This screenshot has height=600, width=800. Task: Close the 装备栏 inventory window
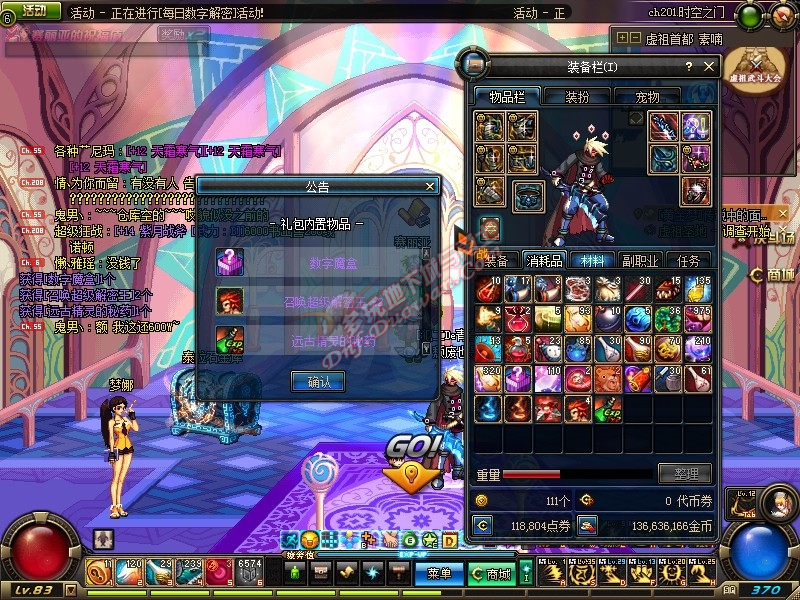[x=709, y=67]
